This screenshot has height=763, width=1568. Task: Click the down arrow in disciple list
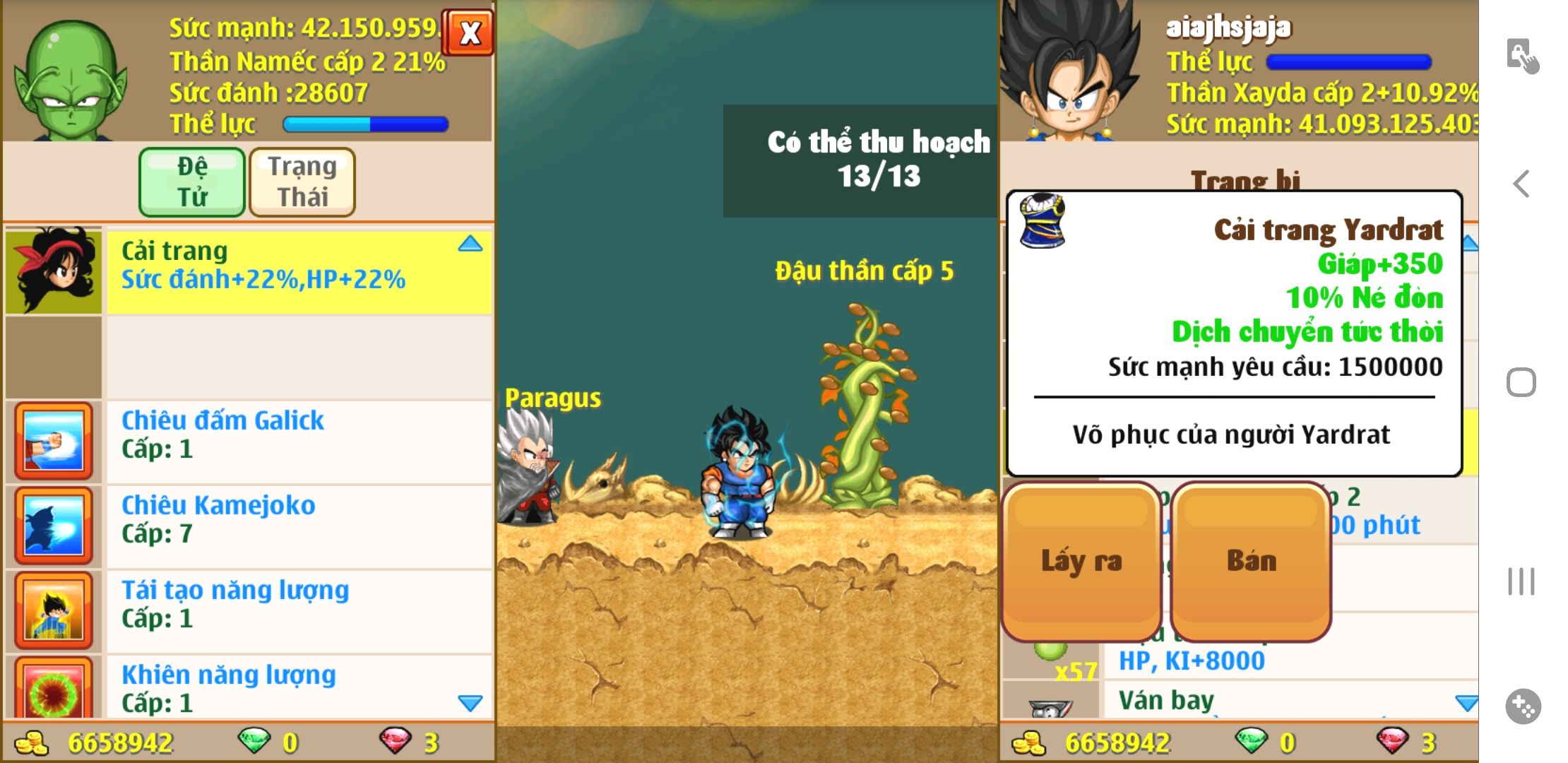(x=470, y=703)
